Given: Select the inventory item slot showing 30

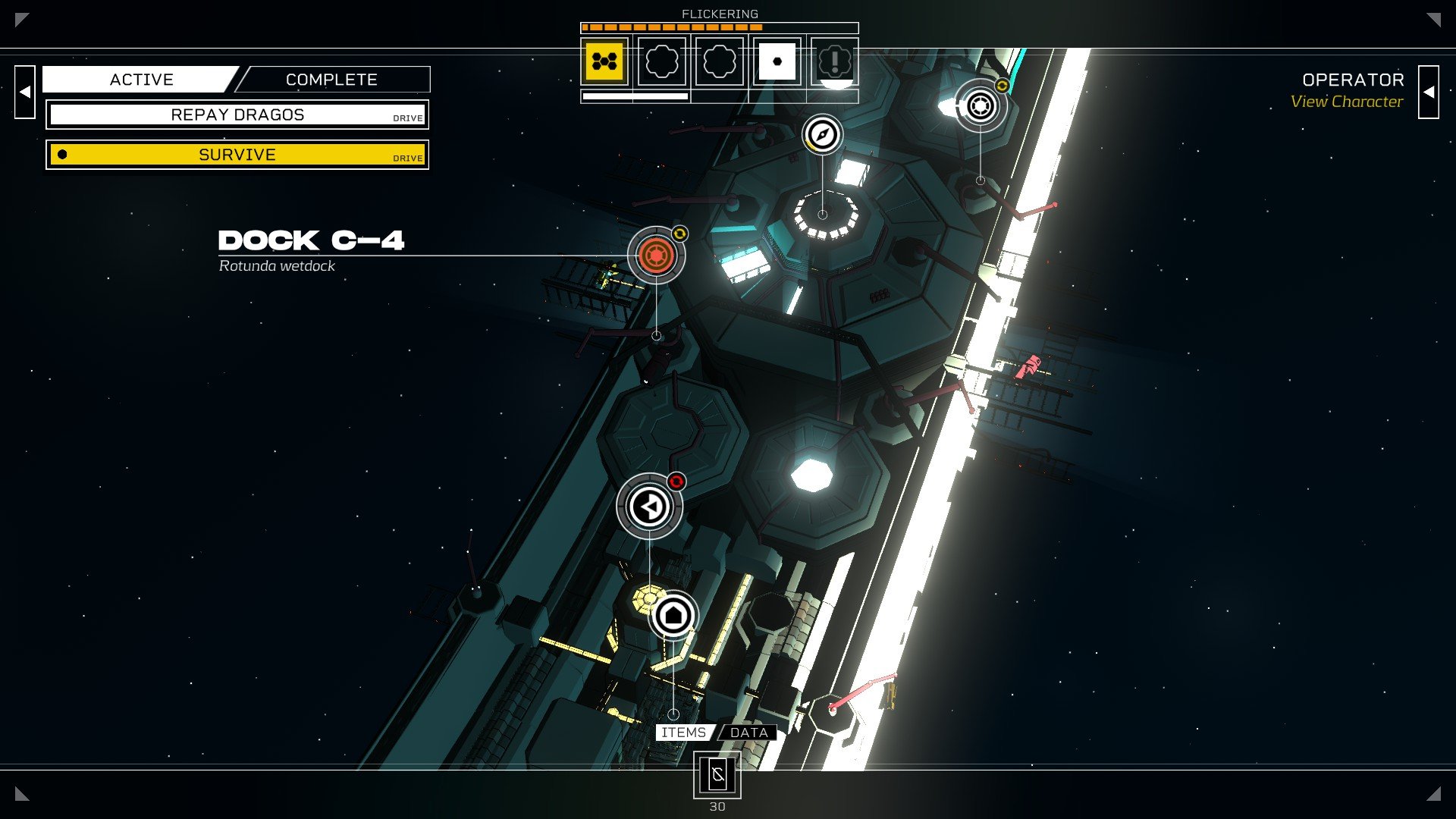Looking at the screenshot, I should [x=717, y=775].
